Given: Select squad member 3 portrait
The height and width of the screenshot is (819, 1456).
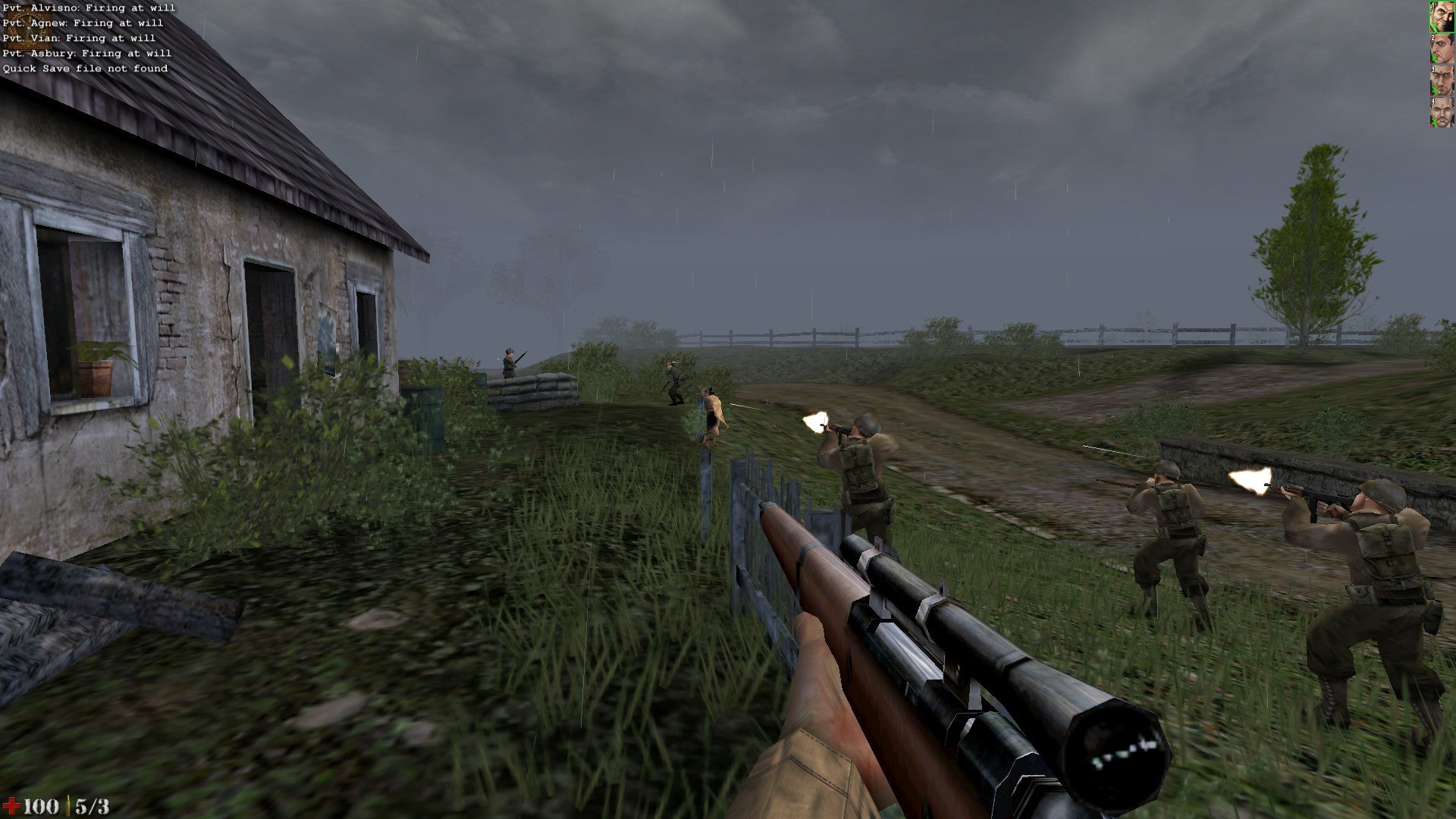Looking at the screenshot, I should (1442, 80).
